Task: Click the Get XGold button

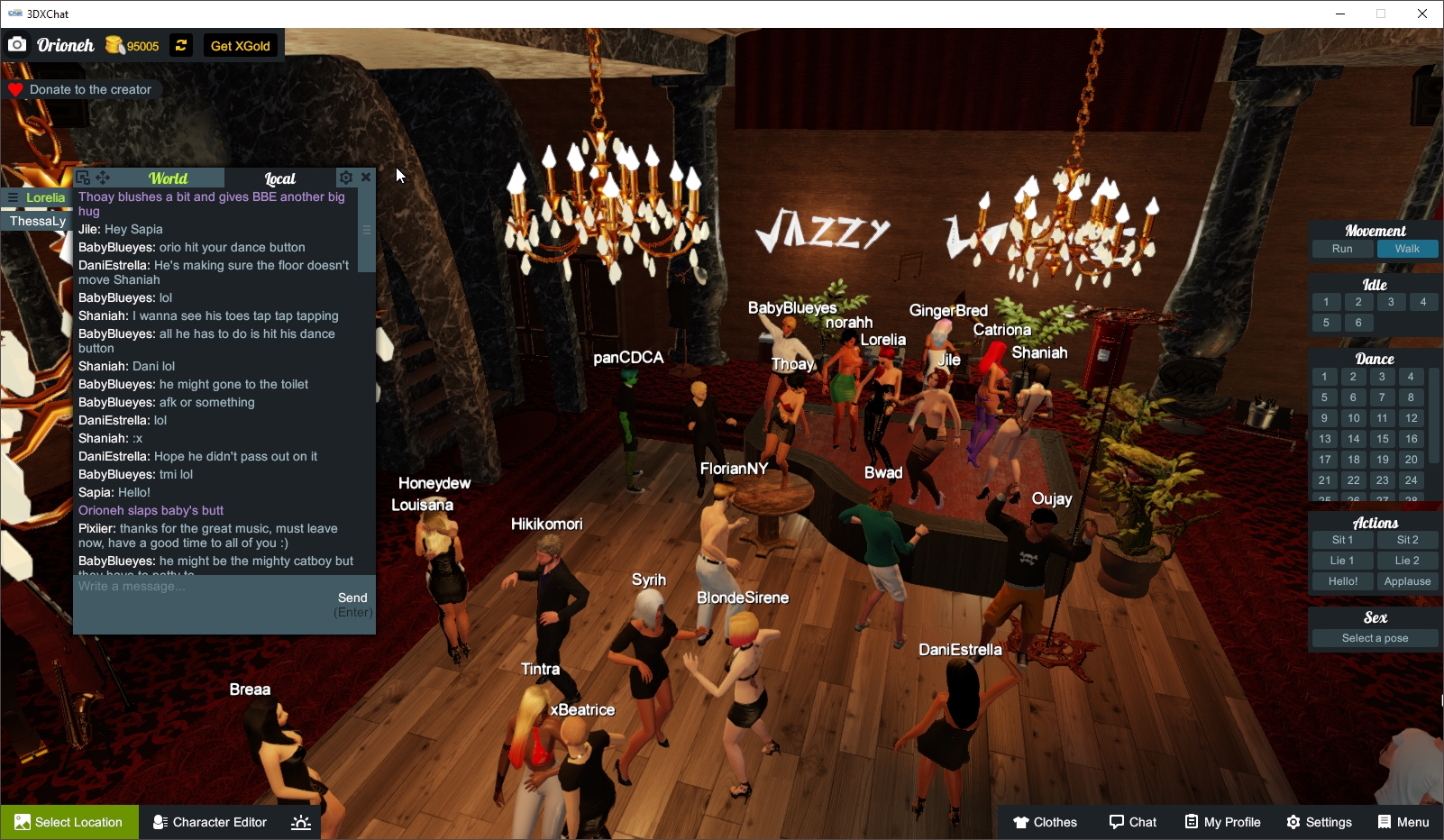Action: [x=240, y=45]
